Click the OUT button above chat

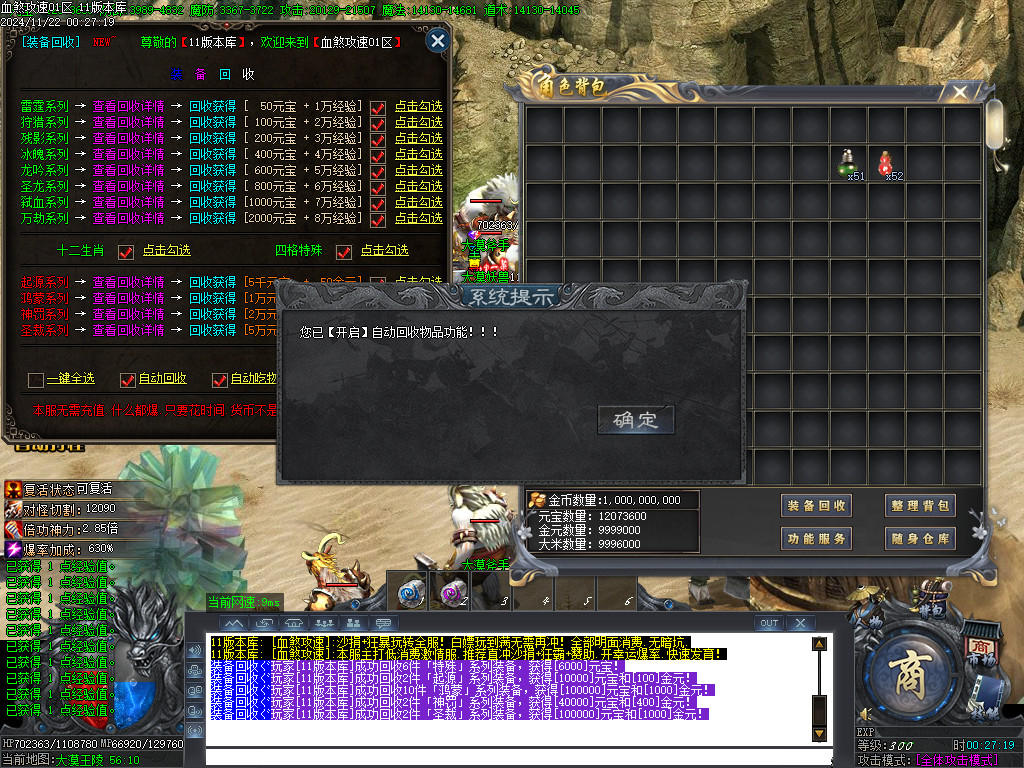point(768,623)
